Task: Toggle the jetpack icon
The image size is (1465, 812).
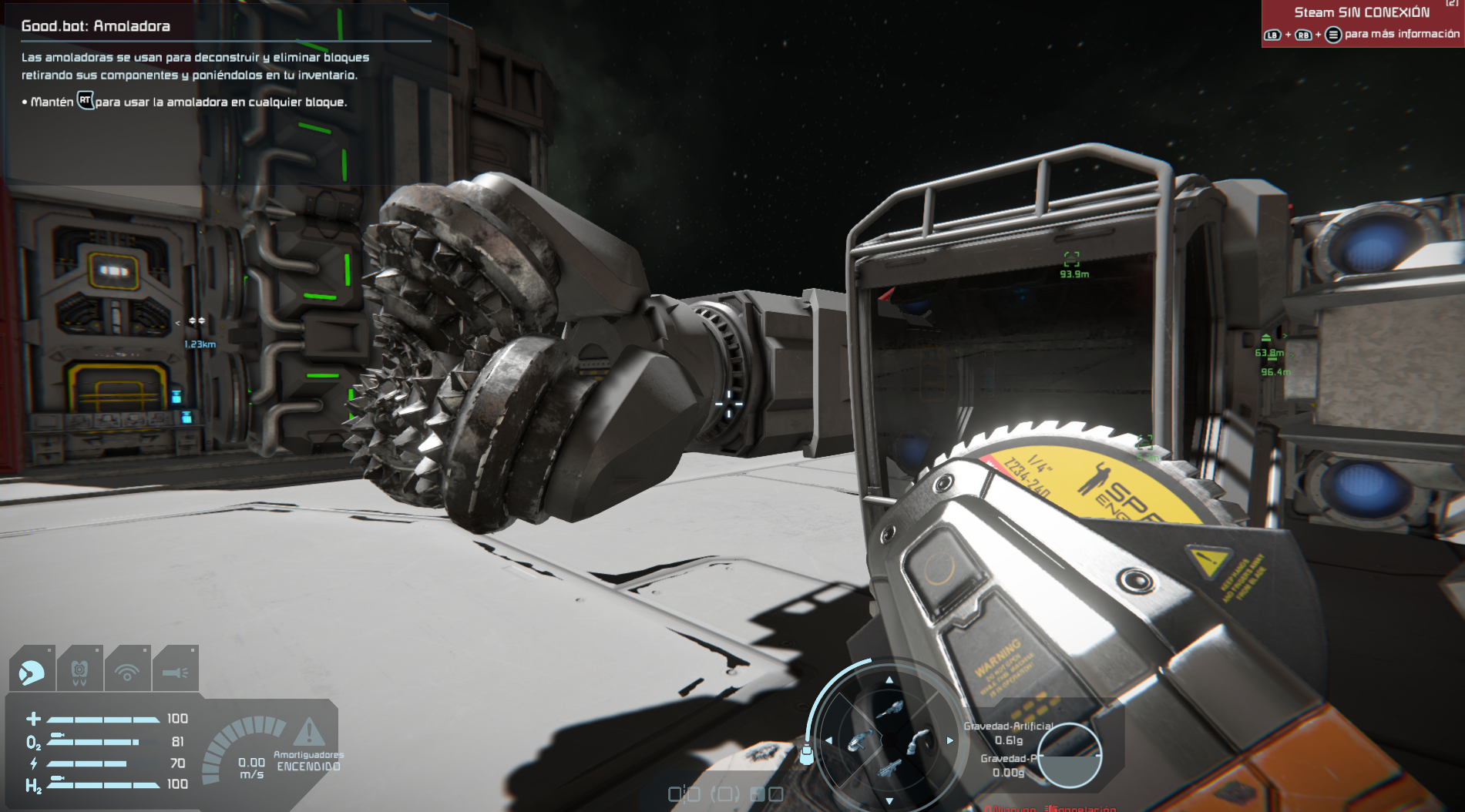Action: [x=79, y=673]
